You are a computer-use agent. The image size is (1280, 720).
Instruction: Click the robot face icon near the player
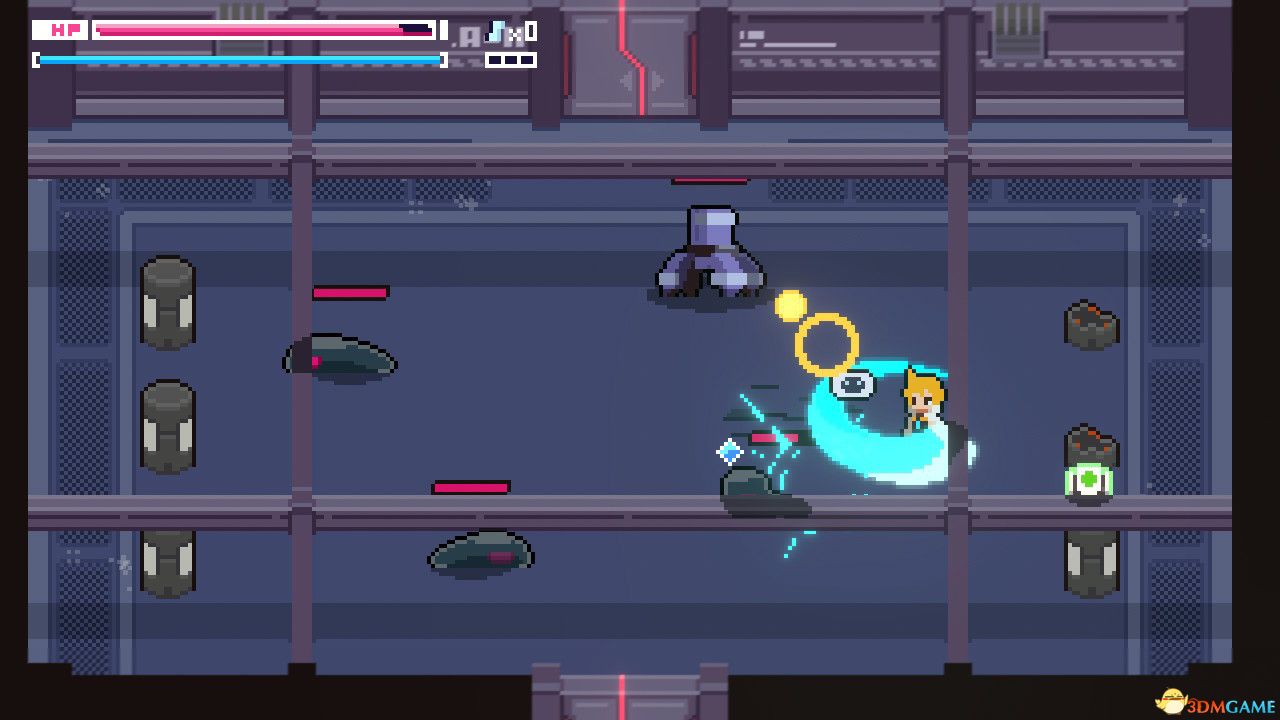tap(851, 383)
